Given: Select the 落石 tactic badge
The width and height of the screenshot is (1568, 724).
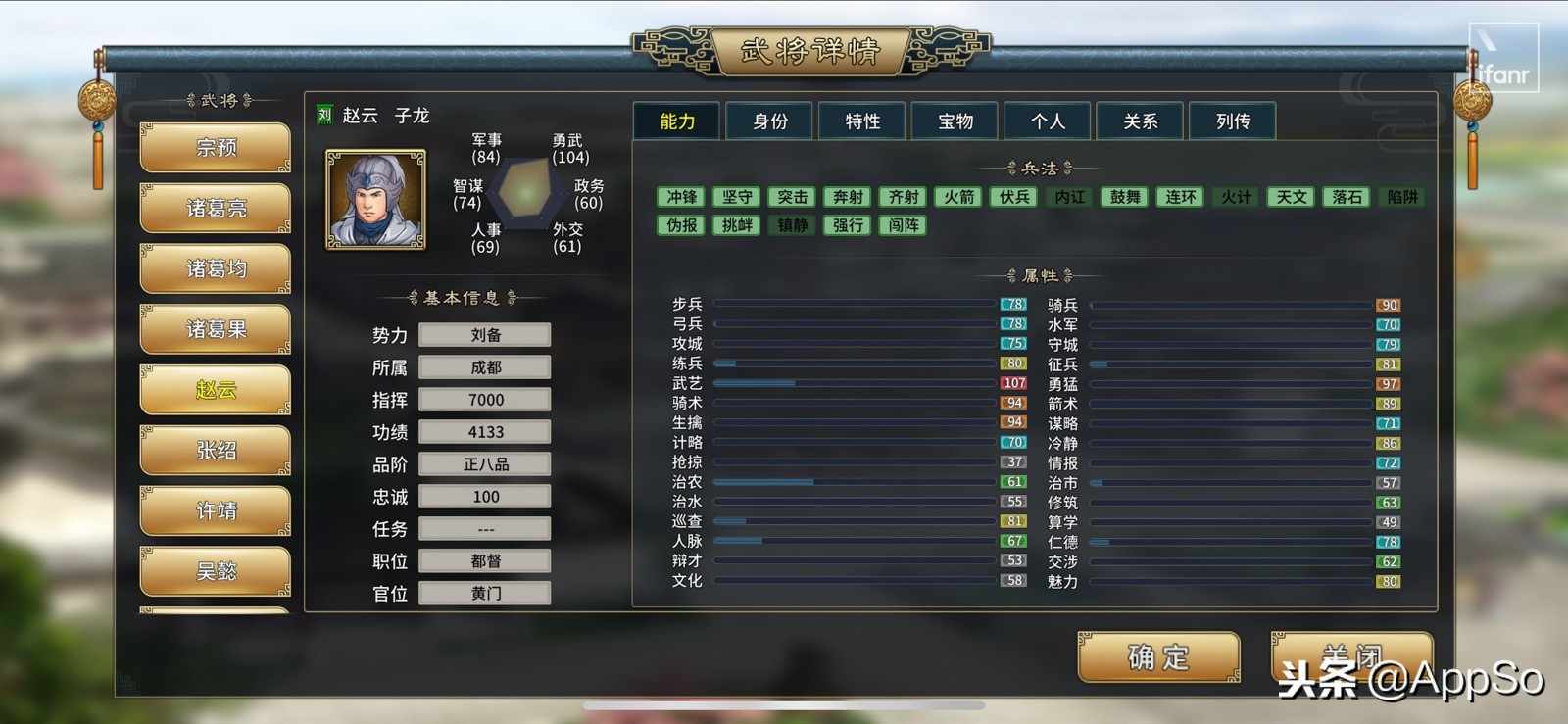Looking at the screenshot, I should pyautogui.click(x=1347, y=197).
